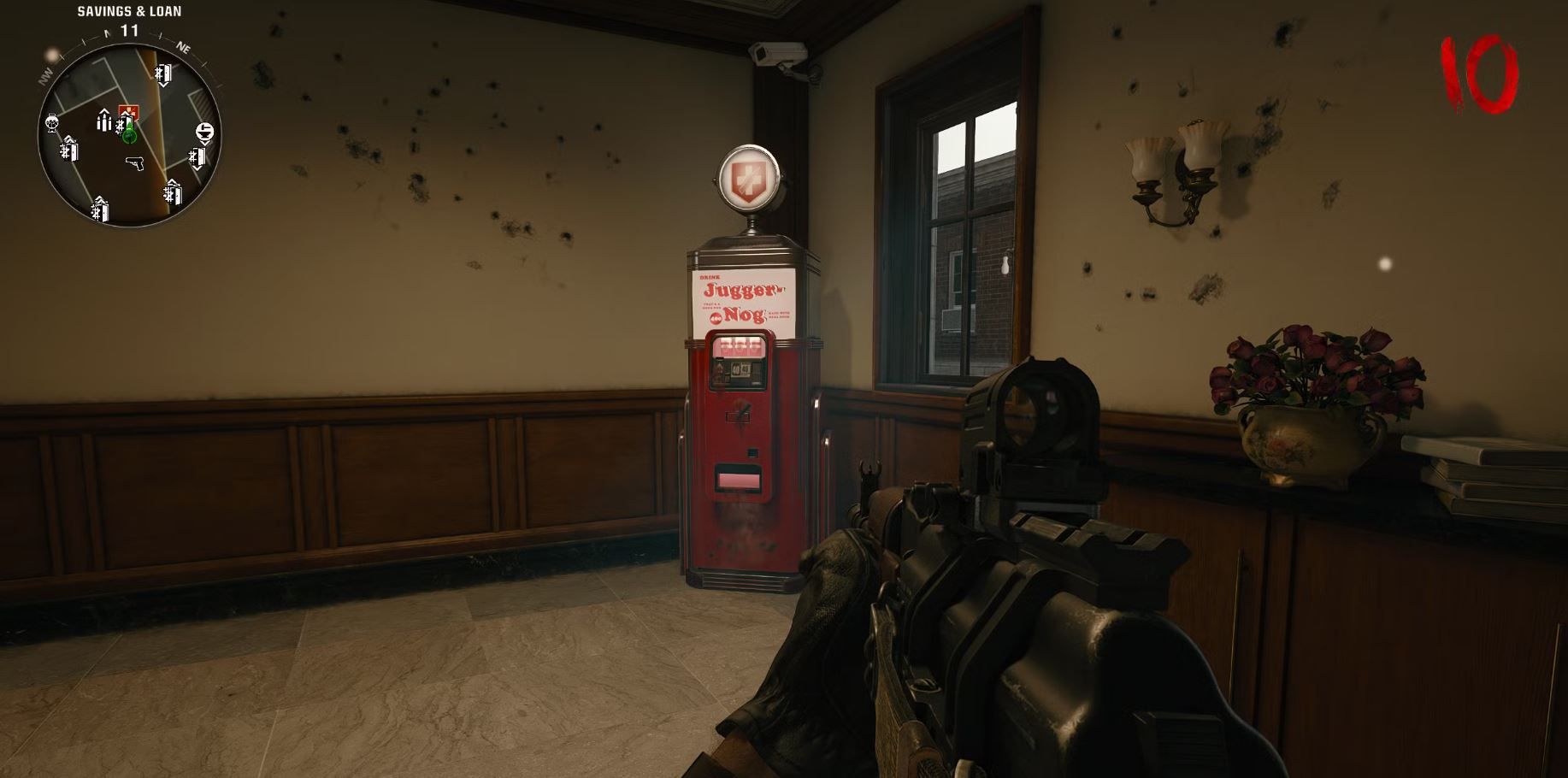The image size is (1568, 778).
Task: Click the SAVINGS & LOAN location label
Action: pos(129,11)
